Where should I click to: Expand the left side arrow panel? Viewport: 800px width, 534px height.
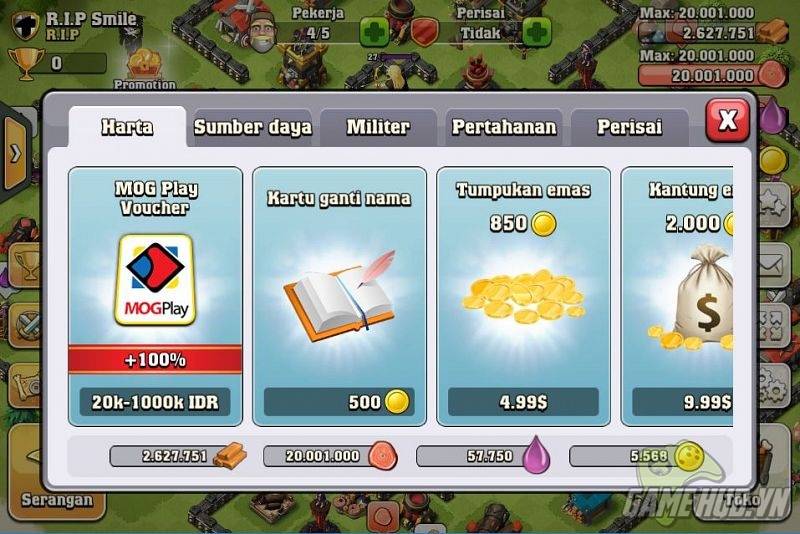pos(15,153)
